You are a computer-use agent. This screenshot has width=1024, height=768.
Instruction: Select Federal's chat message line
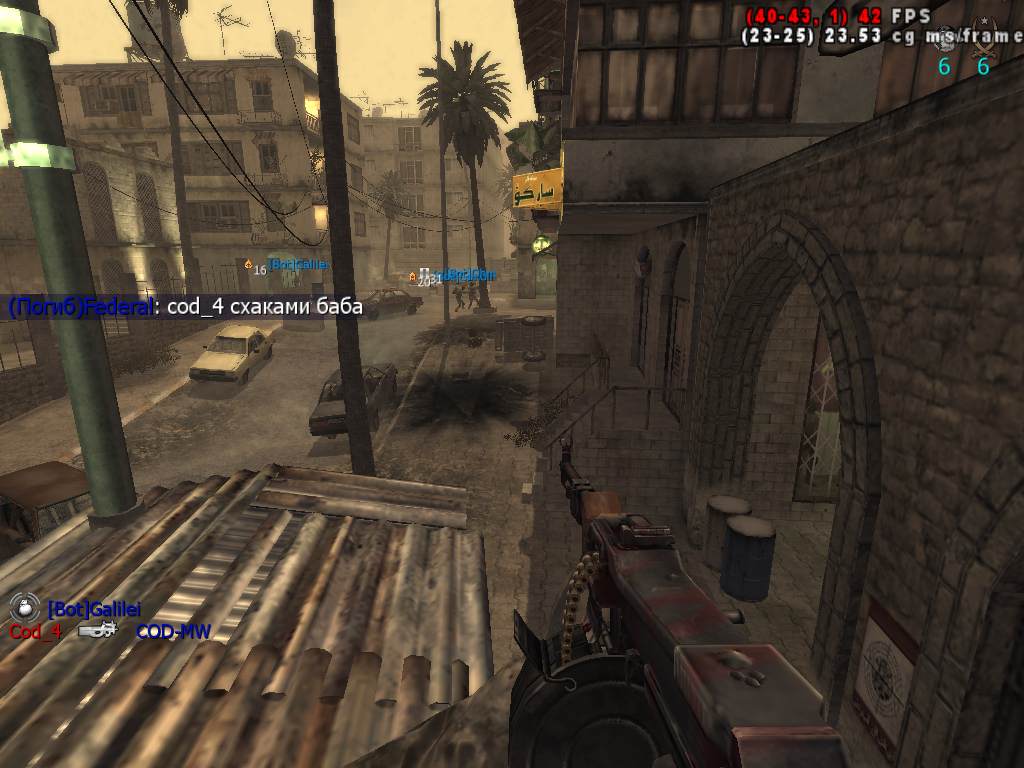[185, 307]
